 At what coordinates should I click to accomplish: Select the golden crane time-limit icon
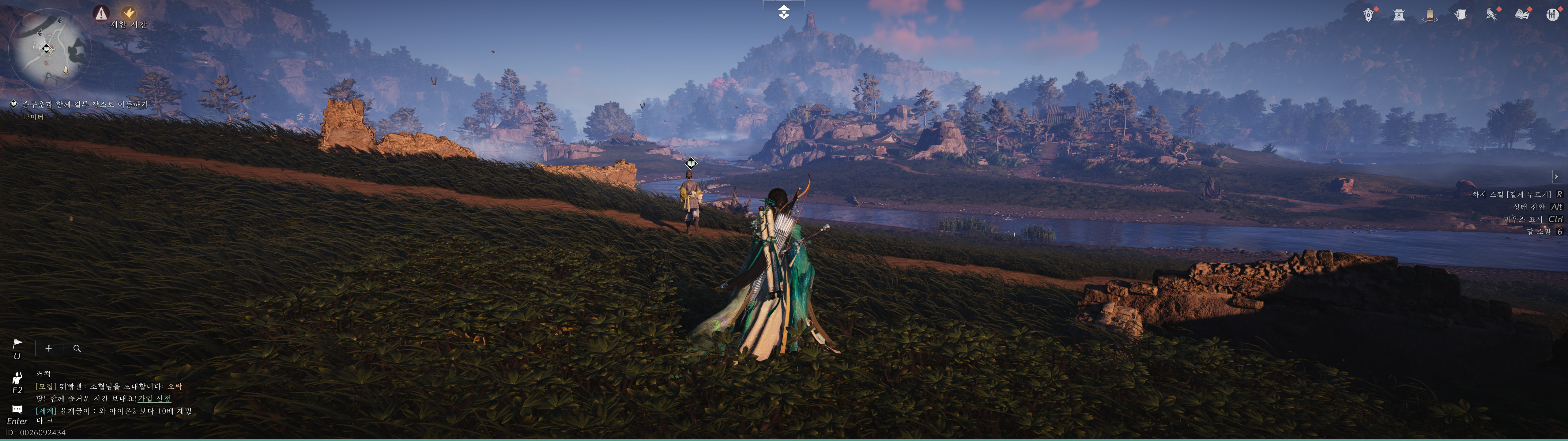point(129,13)
